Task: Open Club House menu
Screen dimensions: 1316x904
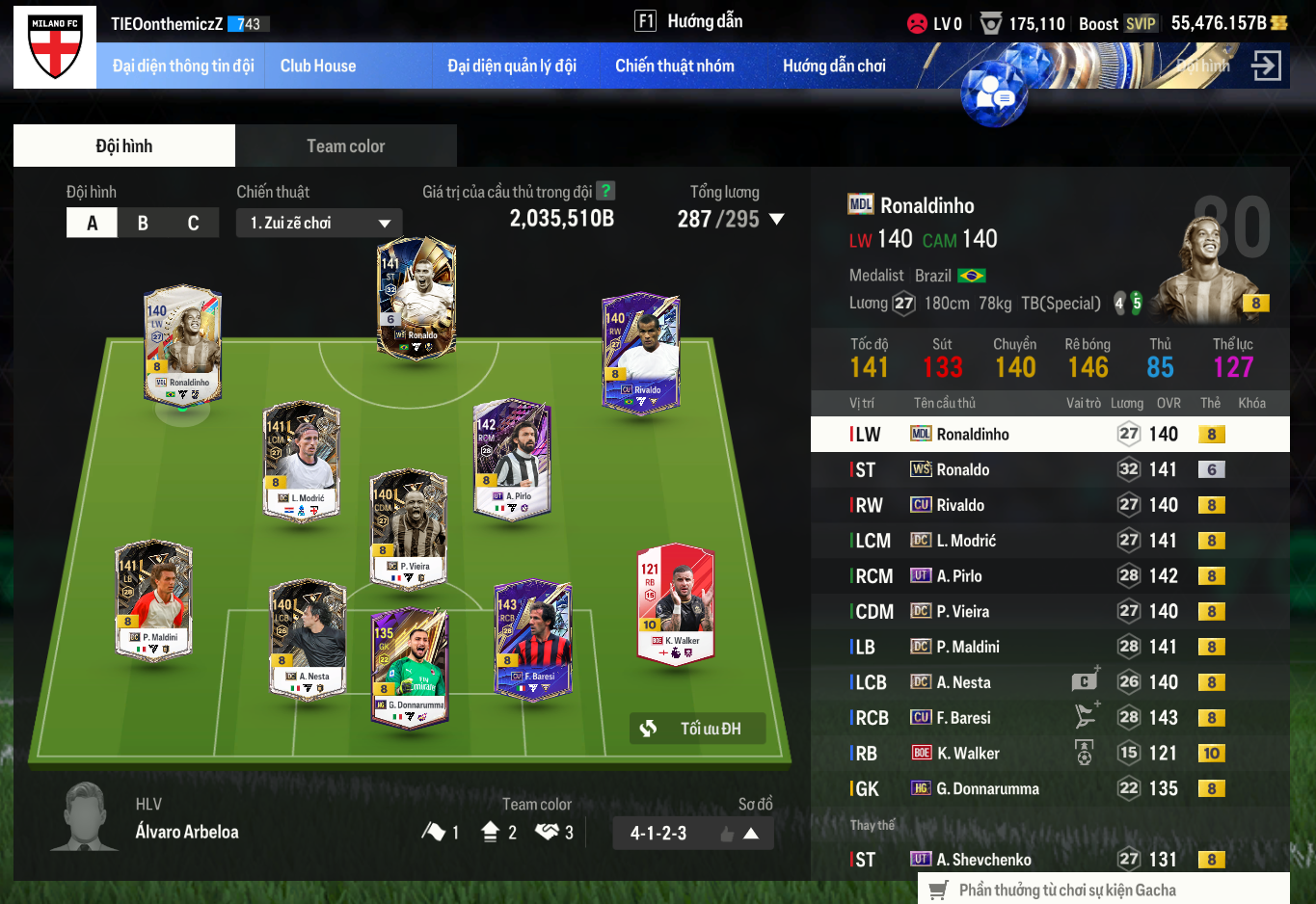Action: 318,66
